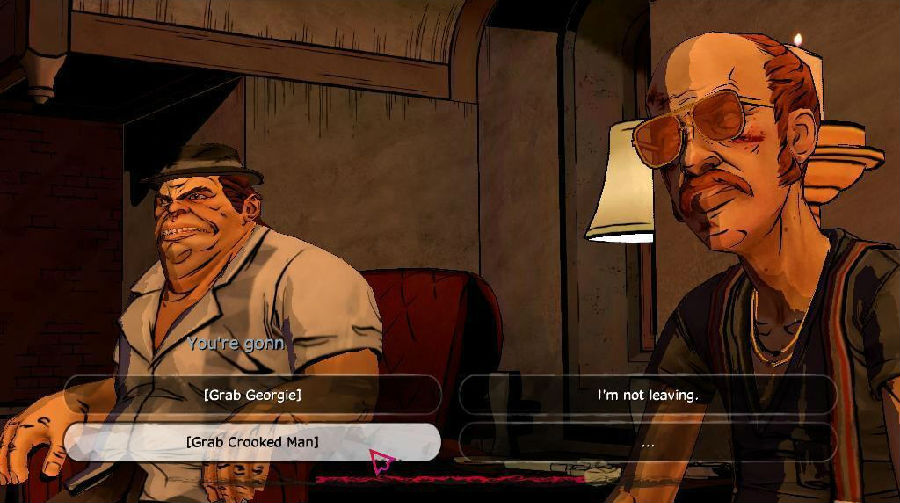This screenshot has height=503, width=900.
Task: Select the [Grab Crooked Man] response
Action: [x=252, y=441]
